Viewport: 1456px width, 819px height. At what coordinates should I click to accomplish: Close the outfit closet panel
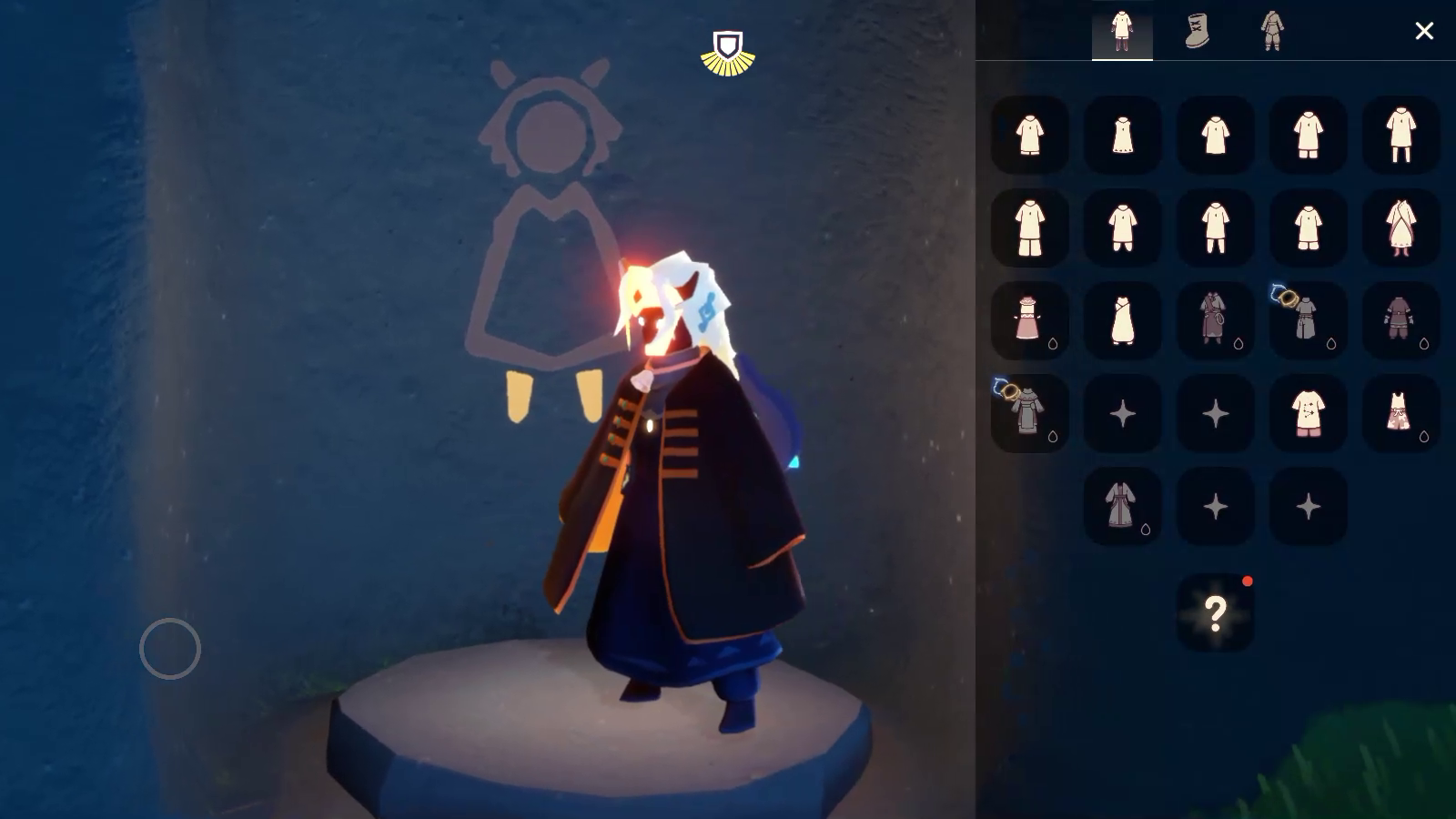click(x=1424, y=31)
